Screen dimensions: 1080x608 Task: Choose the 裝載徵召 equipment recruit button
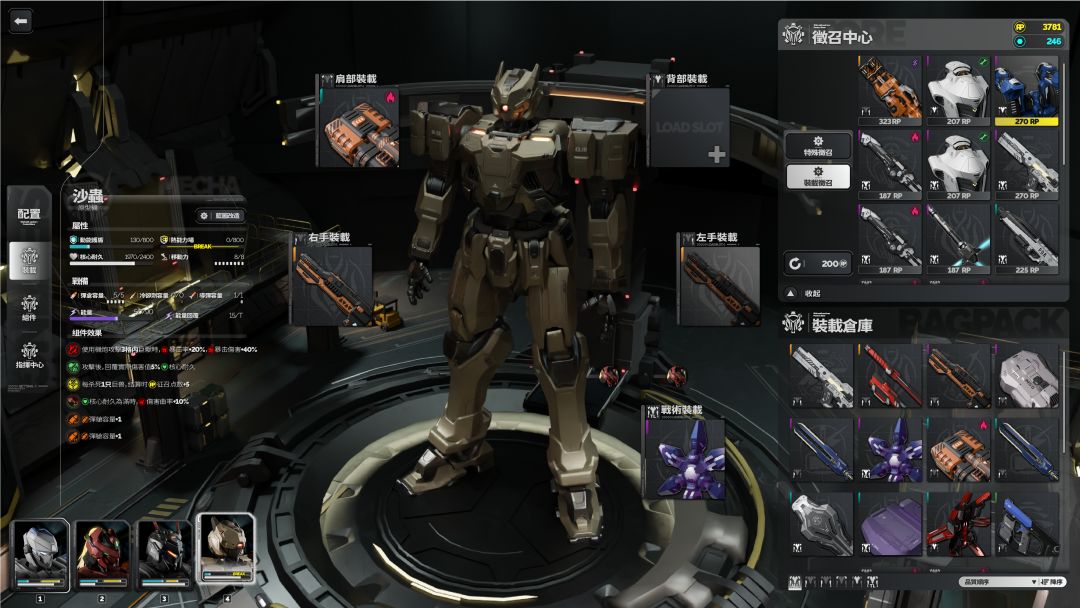coord(818,176)
